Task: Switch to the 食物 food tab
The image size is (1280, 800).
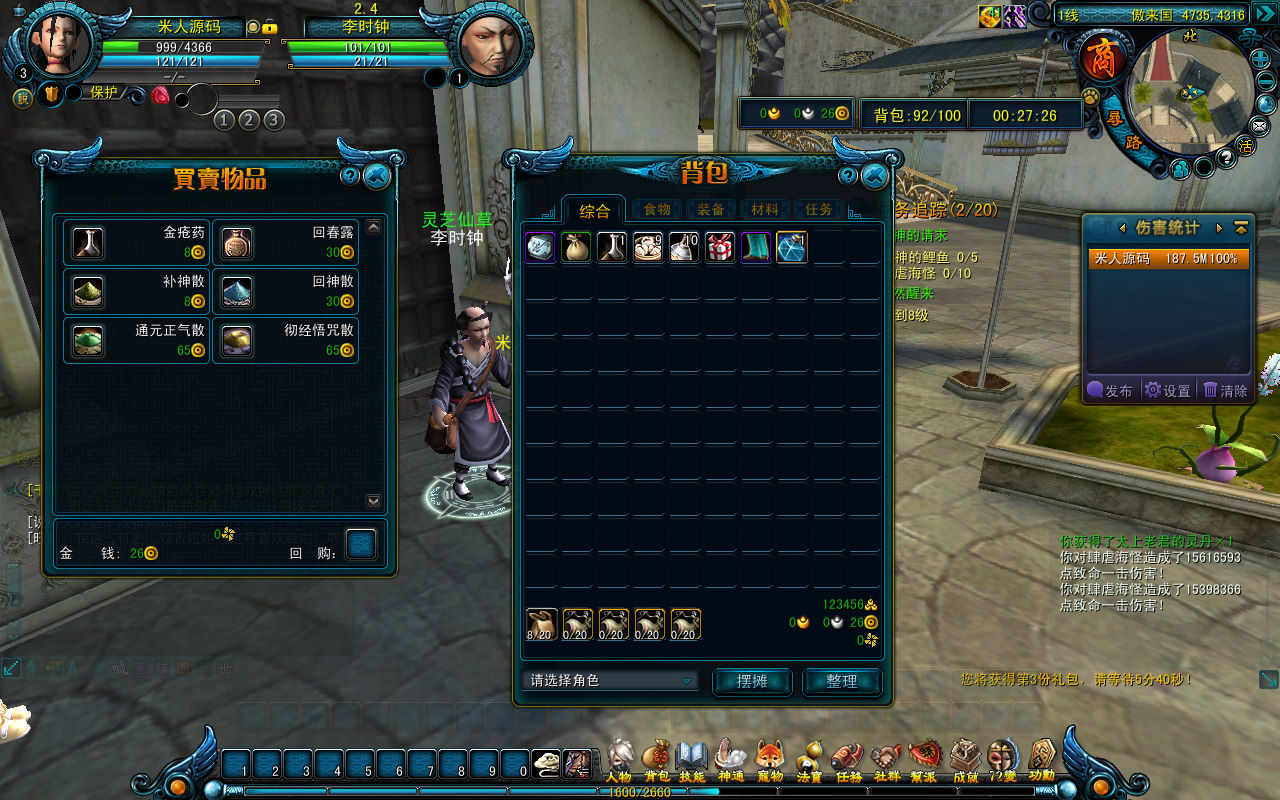Action: pyautogui.click(x=657, y=210)
